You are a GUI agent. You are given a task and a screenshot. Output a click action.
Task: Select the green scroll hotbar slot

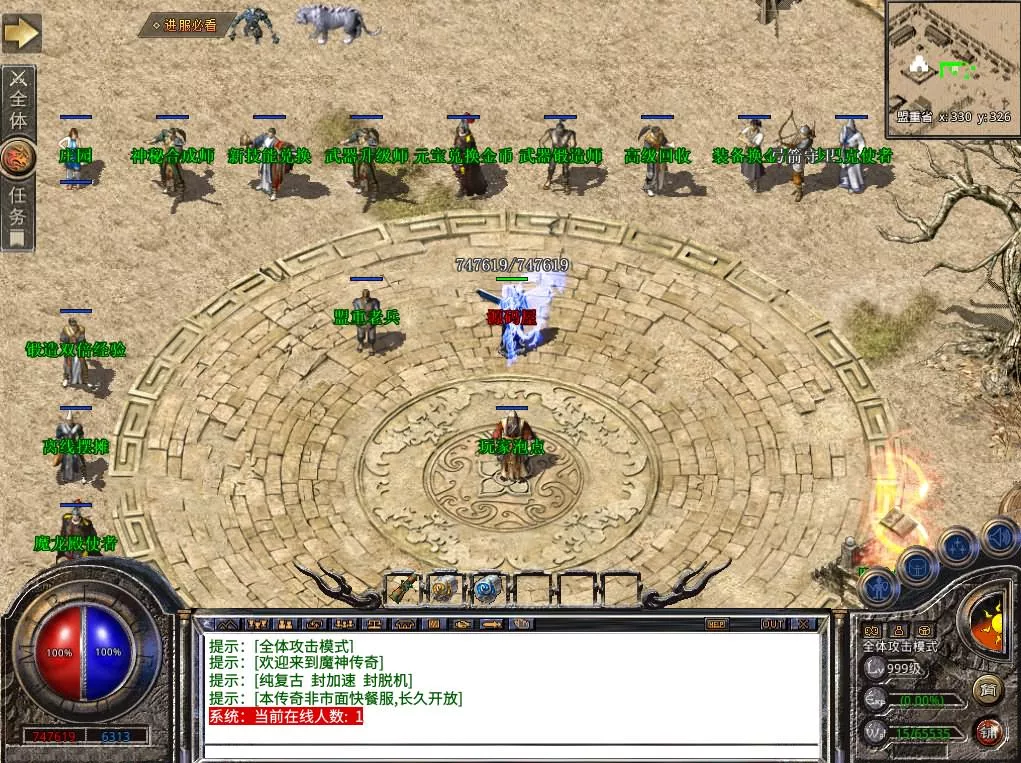(401, 590)
